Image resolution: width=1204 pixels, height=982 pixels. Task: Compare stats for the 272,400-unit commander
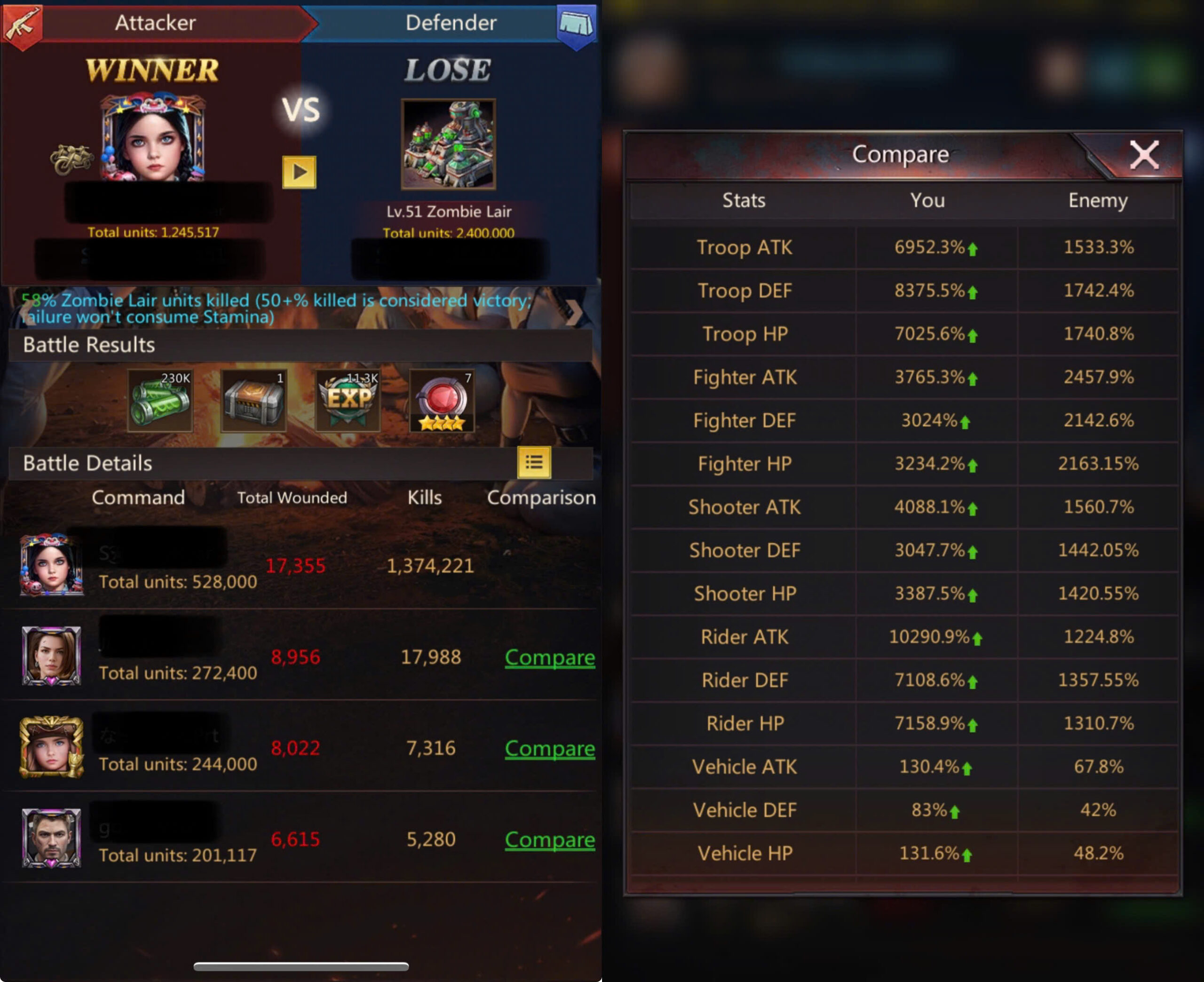point(549,657)
